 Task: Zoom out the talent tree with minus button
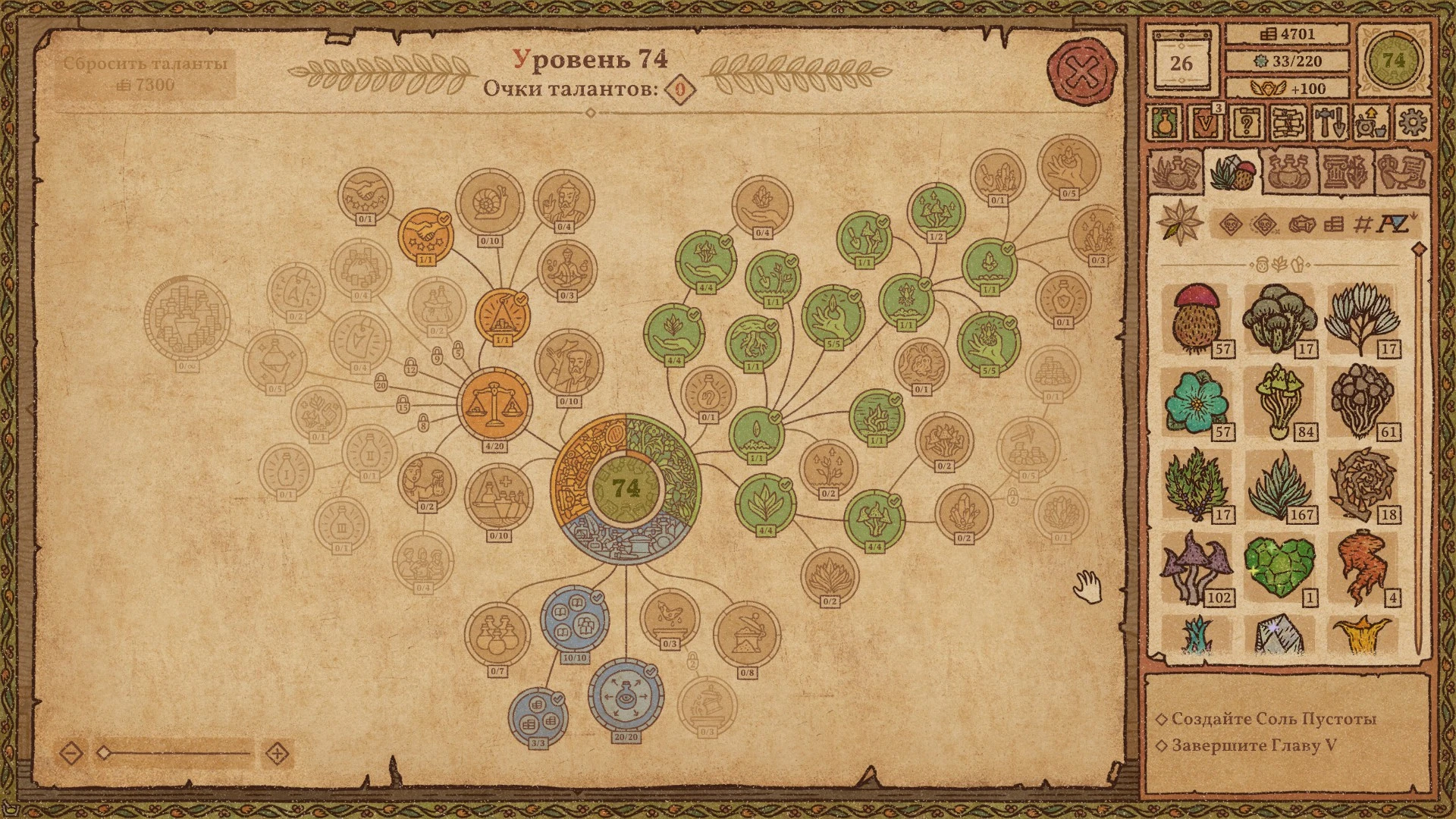71,753
